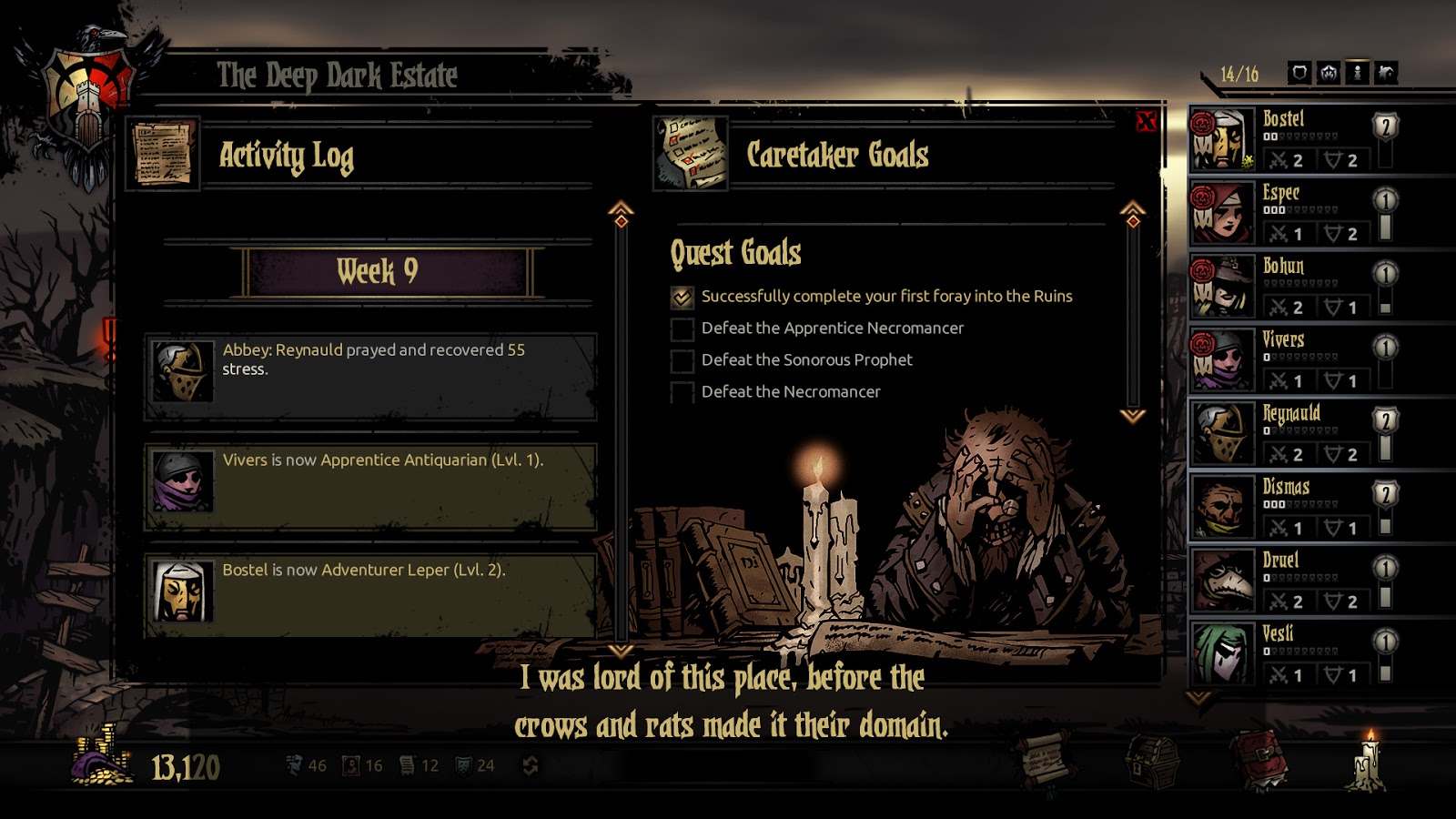Choose Bohun from the roster list
Screen dimensions: 1456x819
pyautogui.click(x=1292, y=287)
